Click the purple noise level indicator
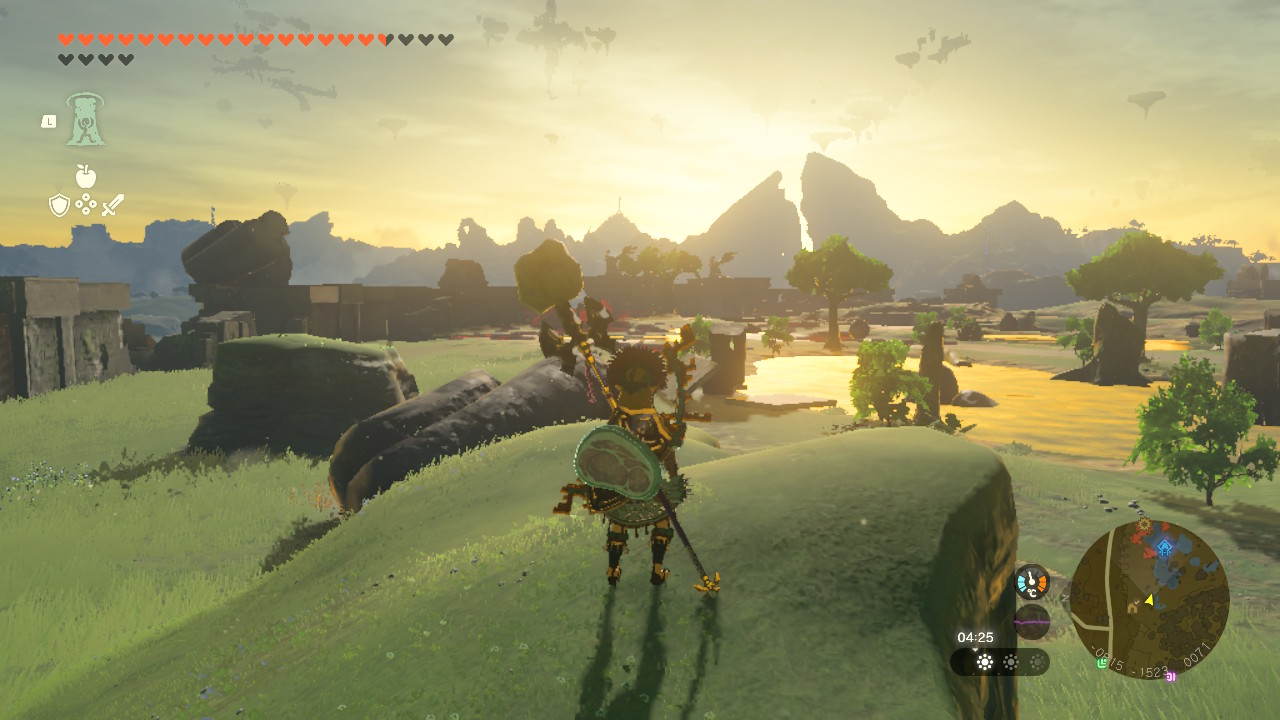1280x720 pixels. click(x=1032, y=621)
